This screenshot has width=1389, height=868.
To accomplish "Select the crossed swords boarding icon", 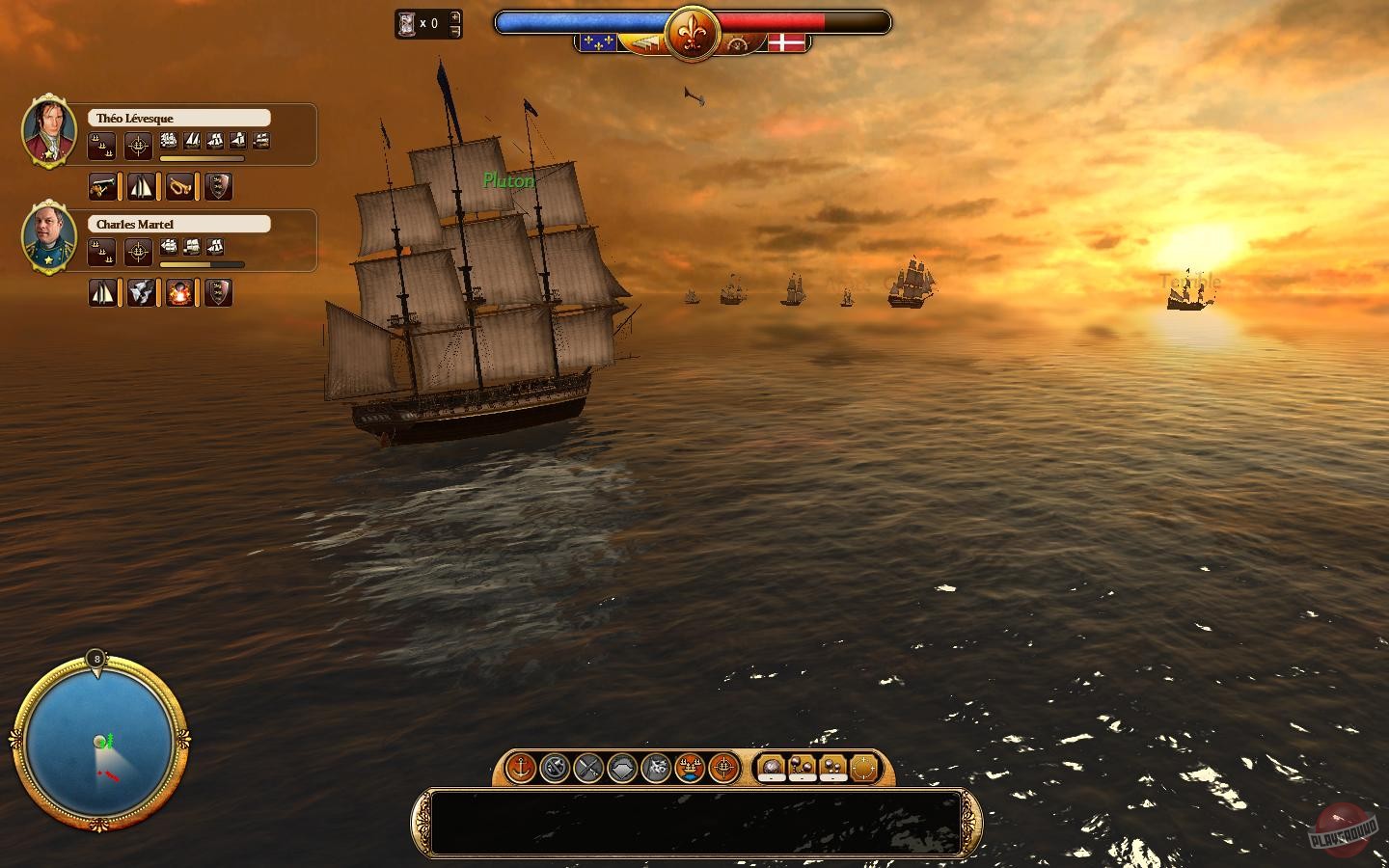I will point(589,767).
